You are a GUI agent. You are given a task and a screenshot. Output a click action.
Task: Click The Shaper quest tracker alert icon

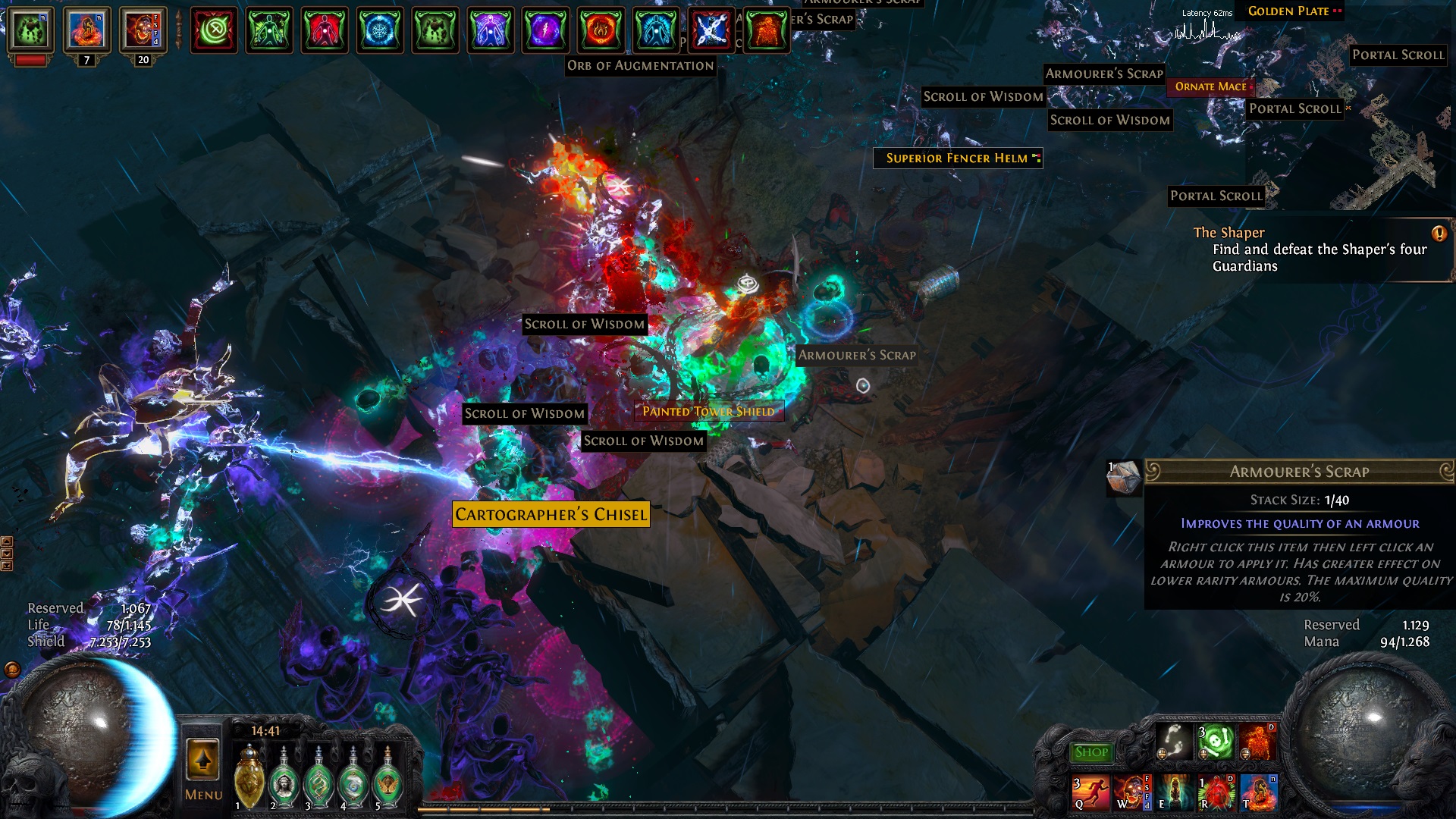[1439, 234]
